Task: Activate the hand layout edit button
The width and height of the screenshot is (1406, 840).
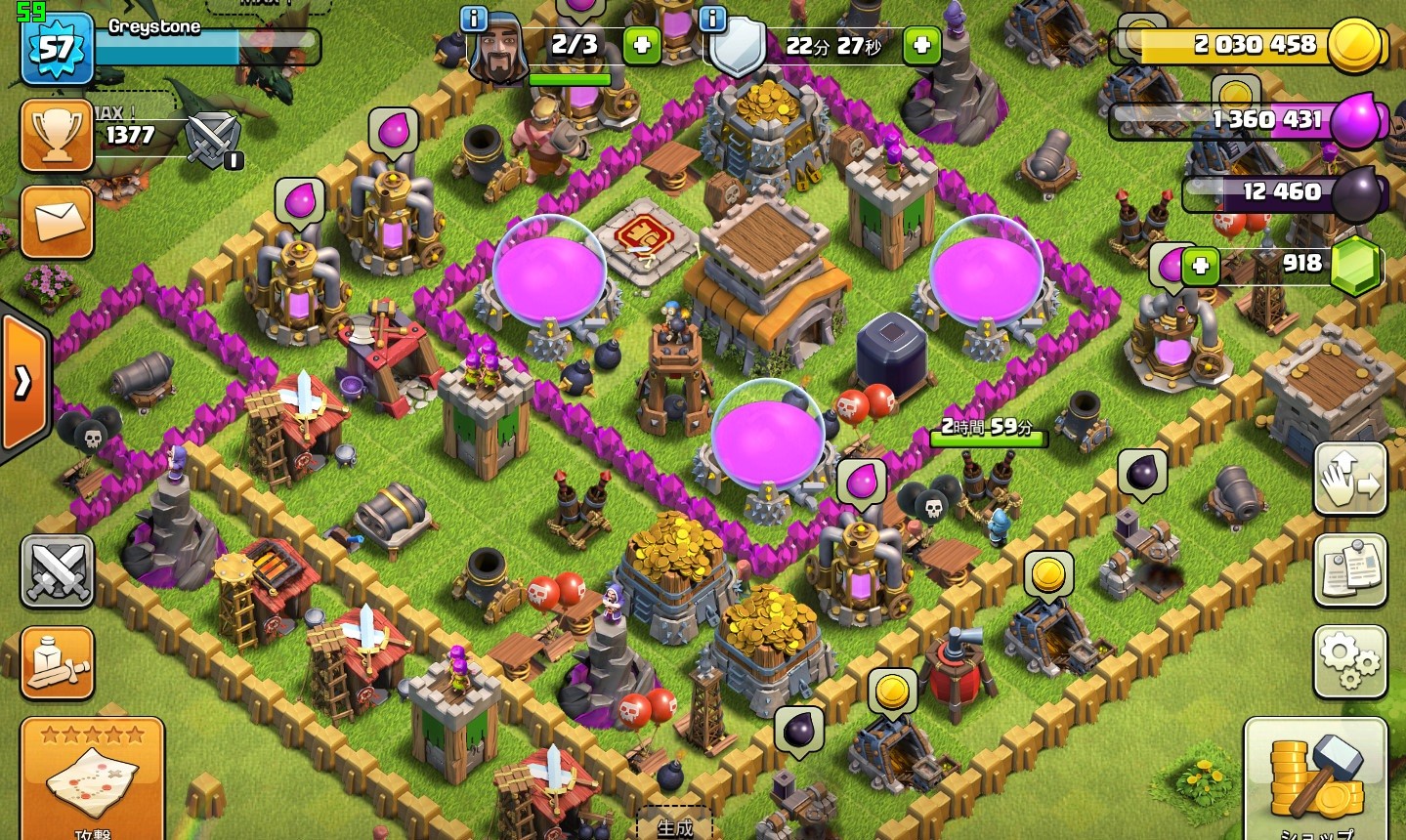Action: tap(1349, 479)
